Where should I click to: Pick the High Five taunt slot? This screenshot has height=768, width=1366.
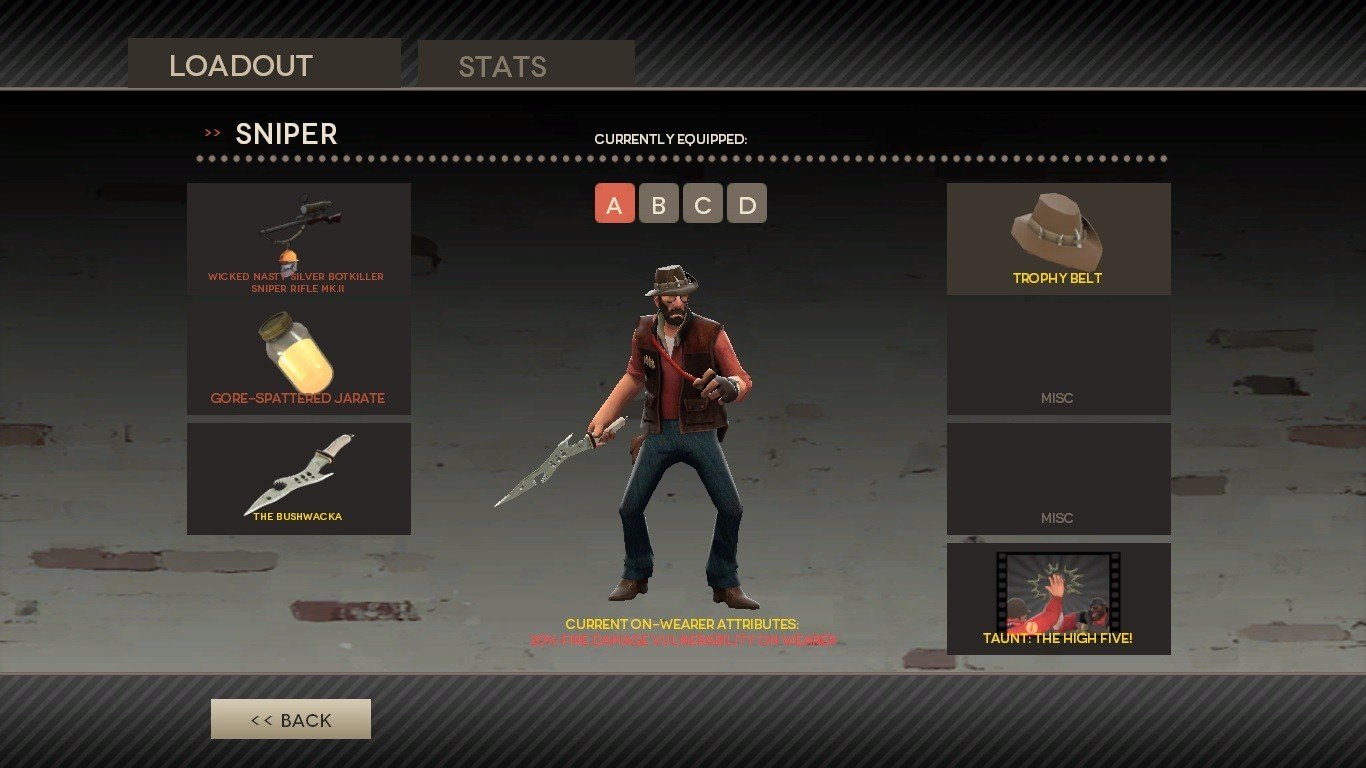(1058, 599)
